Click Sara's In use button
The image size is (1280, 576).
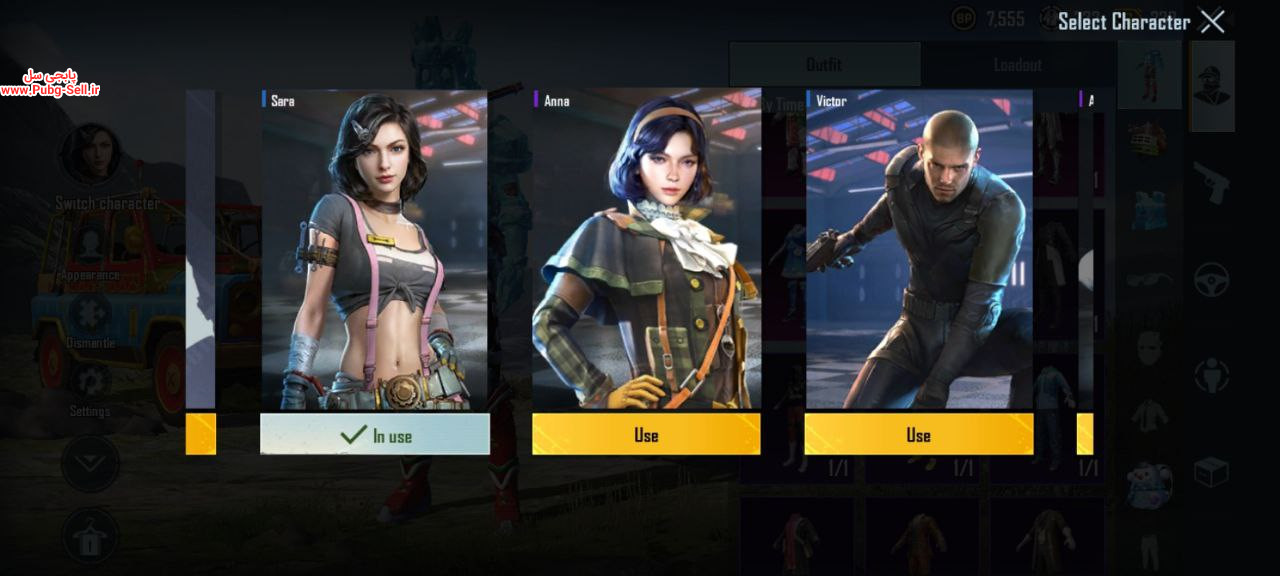click(375, 435)
